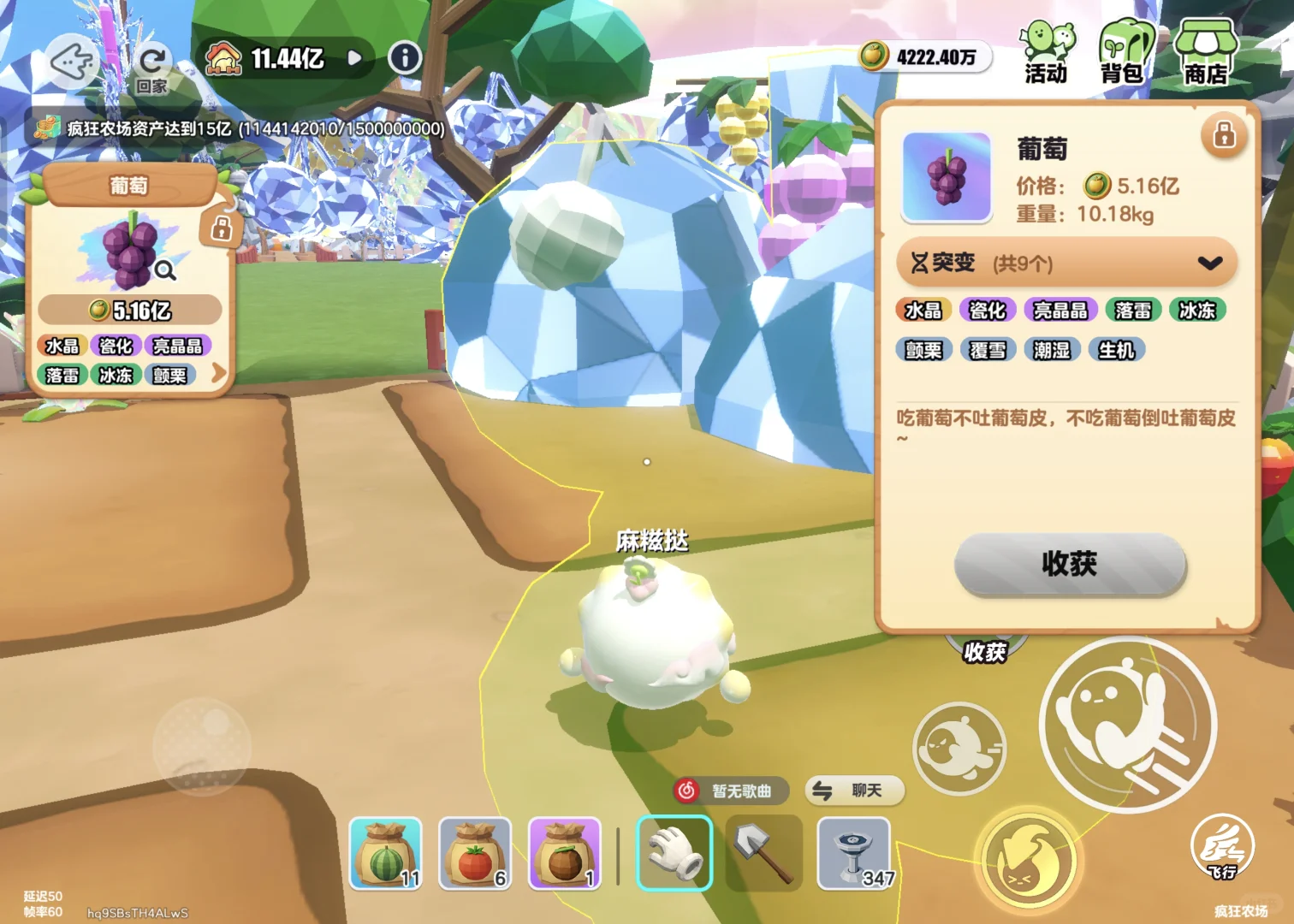Toggle the lock on the left grape card
1294x924 pixels.
point(223,228)
